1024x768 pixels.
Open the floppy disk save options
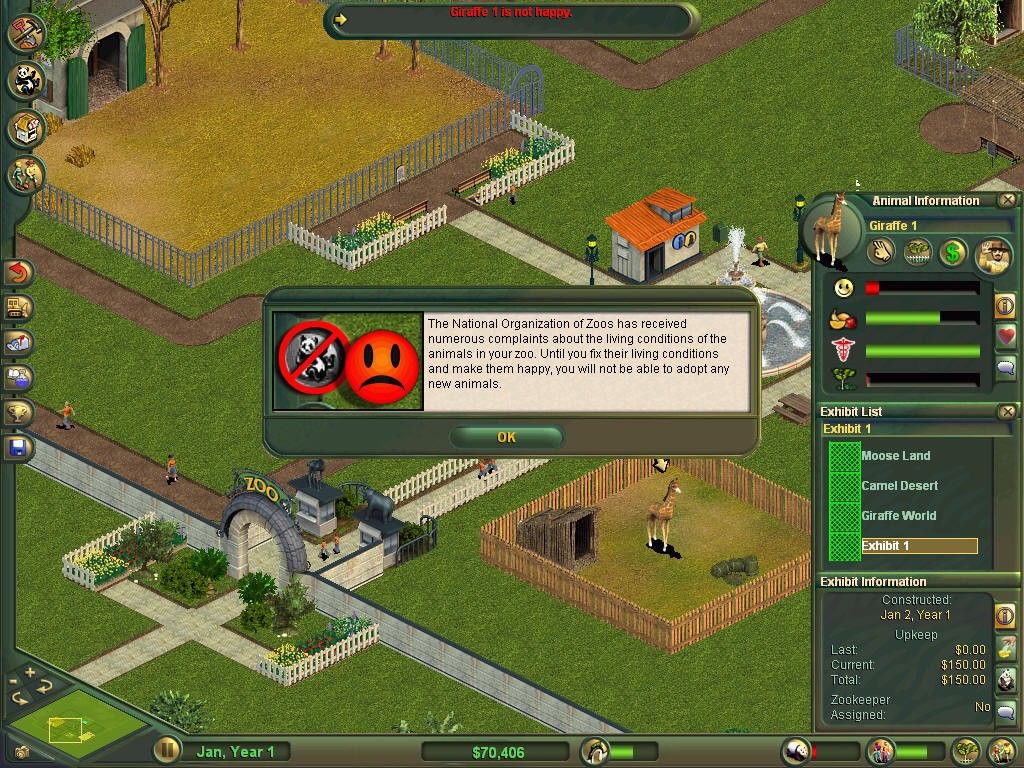coord(19,447)
